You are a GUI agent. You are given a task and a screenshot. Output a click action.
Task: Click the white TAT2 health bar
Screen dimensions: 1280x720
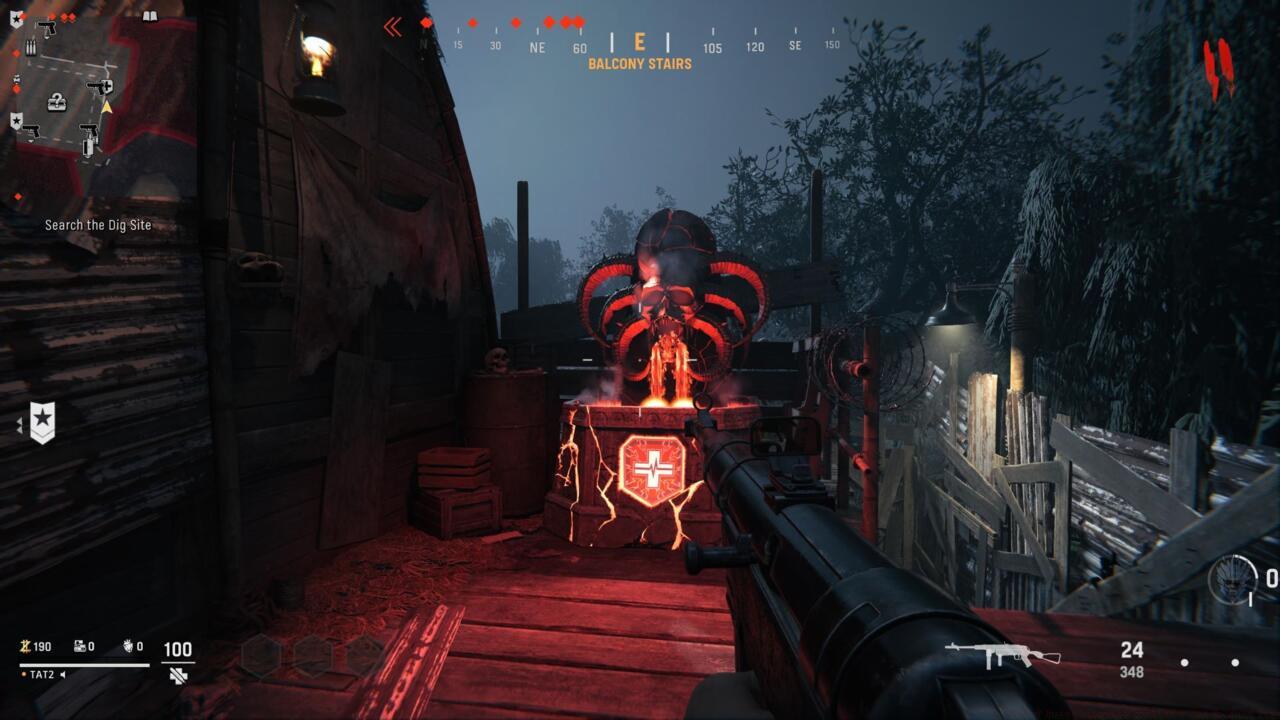click(x=83, y=665)
